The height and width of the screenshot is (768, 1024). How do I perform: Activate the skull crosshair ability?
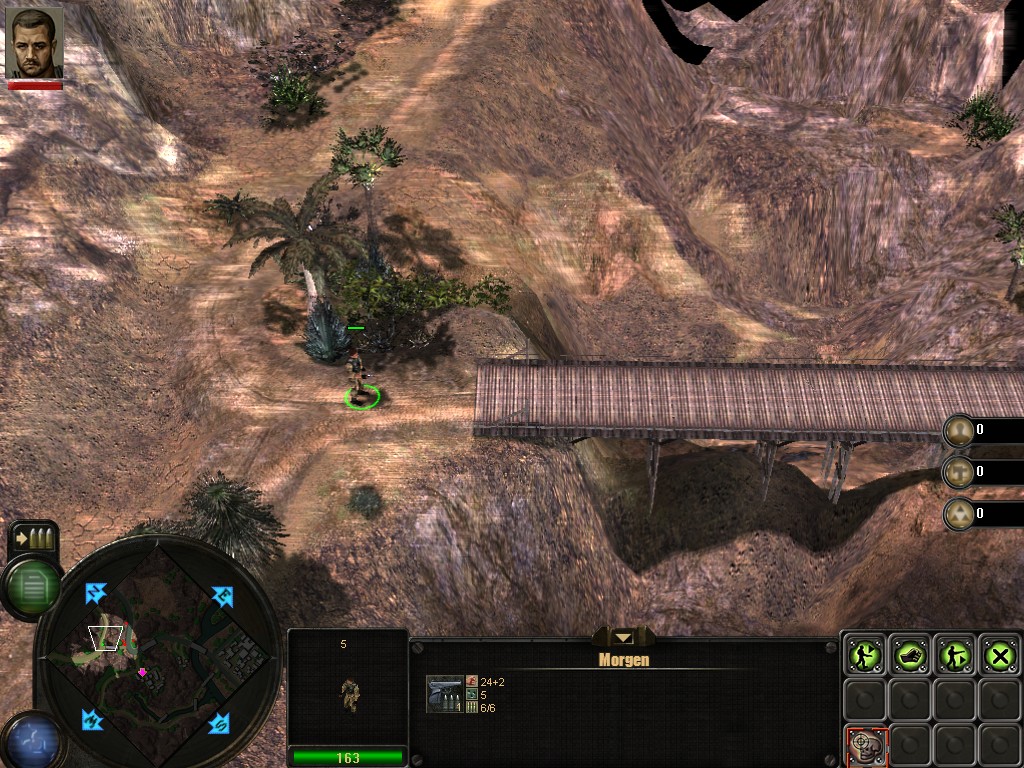pos(865,745)
